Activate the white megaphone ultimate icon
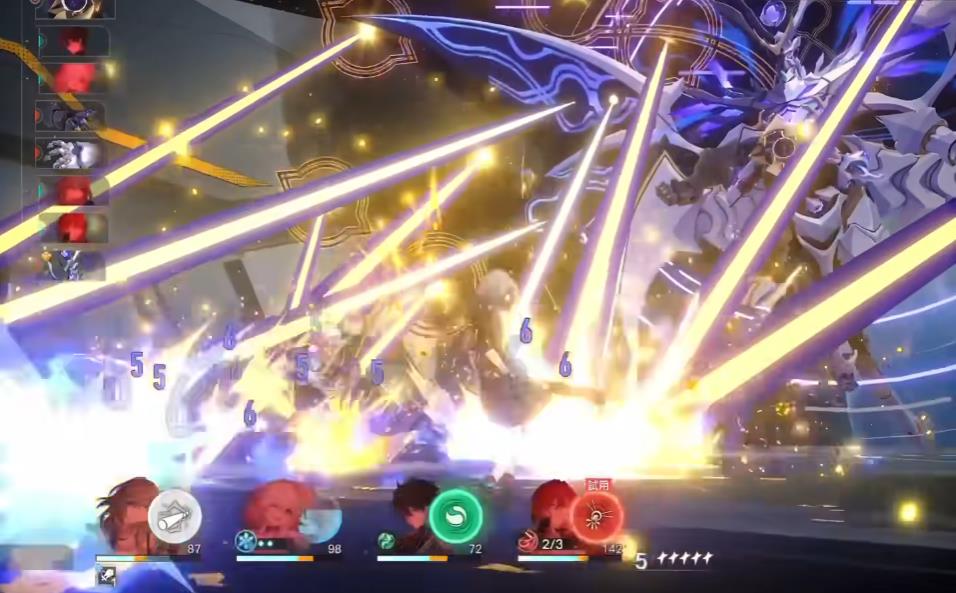 [x=175, y=517]
